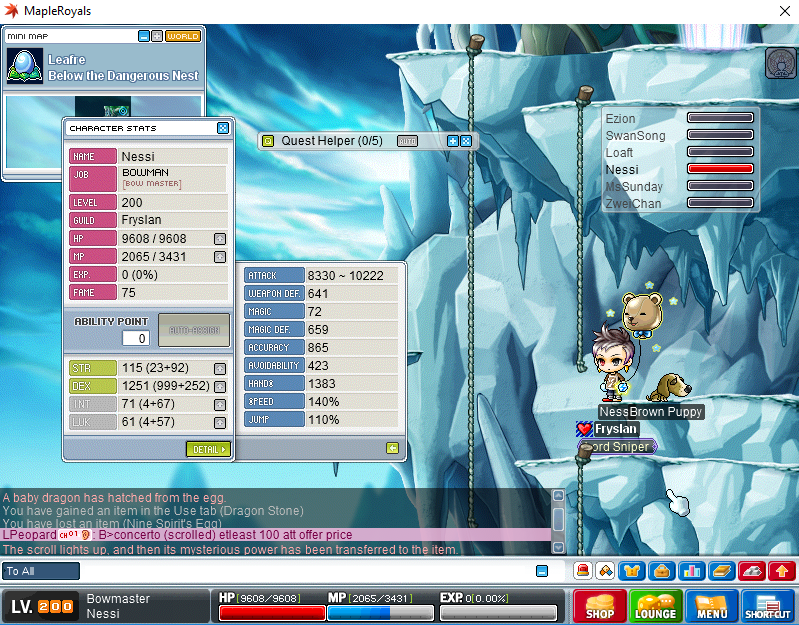This screenshot has width=799, height=625.
Task: Close the Character Stats window
Action: [x=222, y=128]
